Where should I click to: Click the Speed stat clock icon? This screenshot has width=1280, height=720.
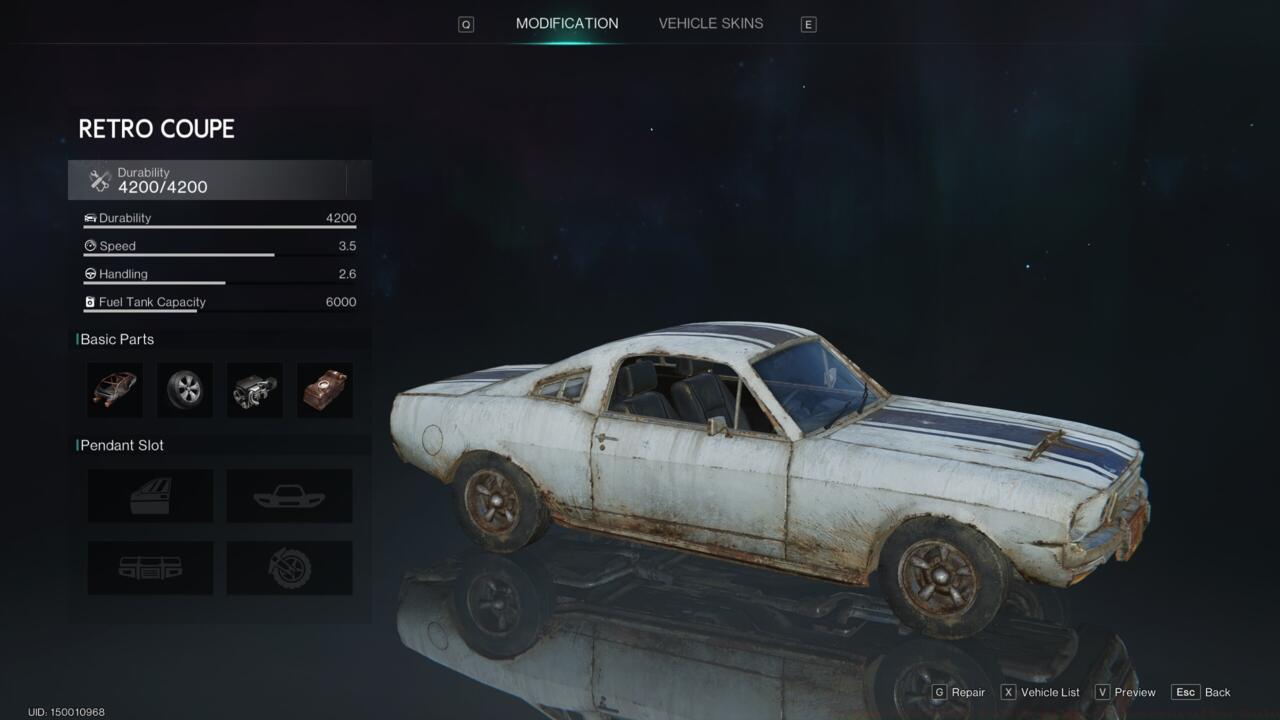click(x=91, y=245)
